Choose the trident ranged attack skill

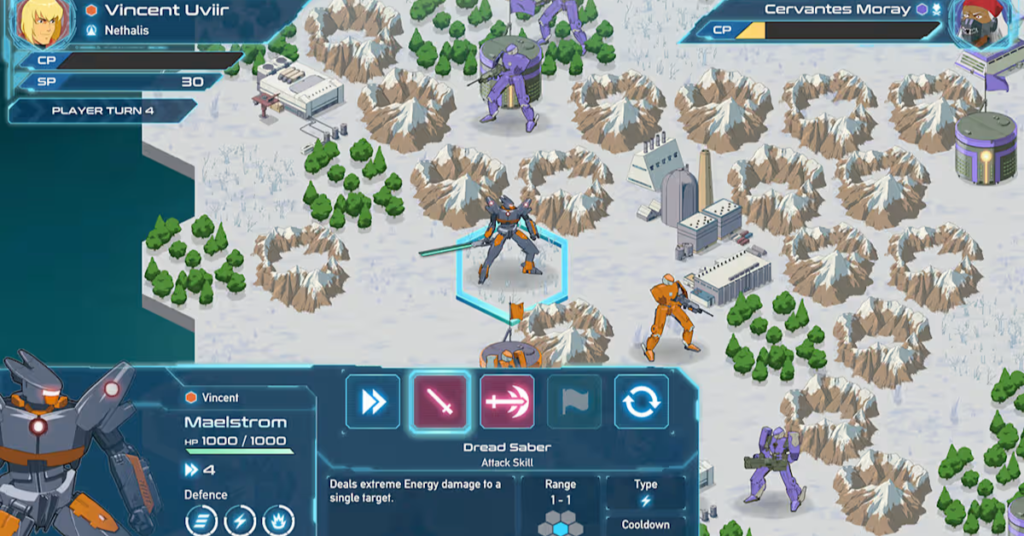pyautogui.click(x=507, y=402)
